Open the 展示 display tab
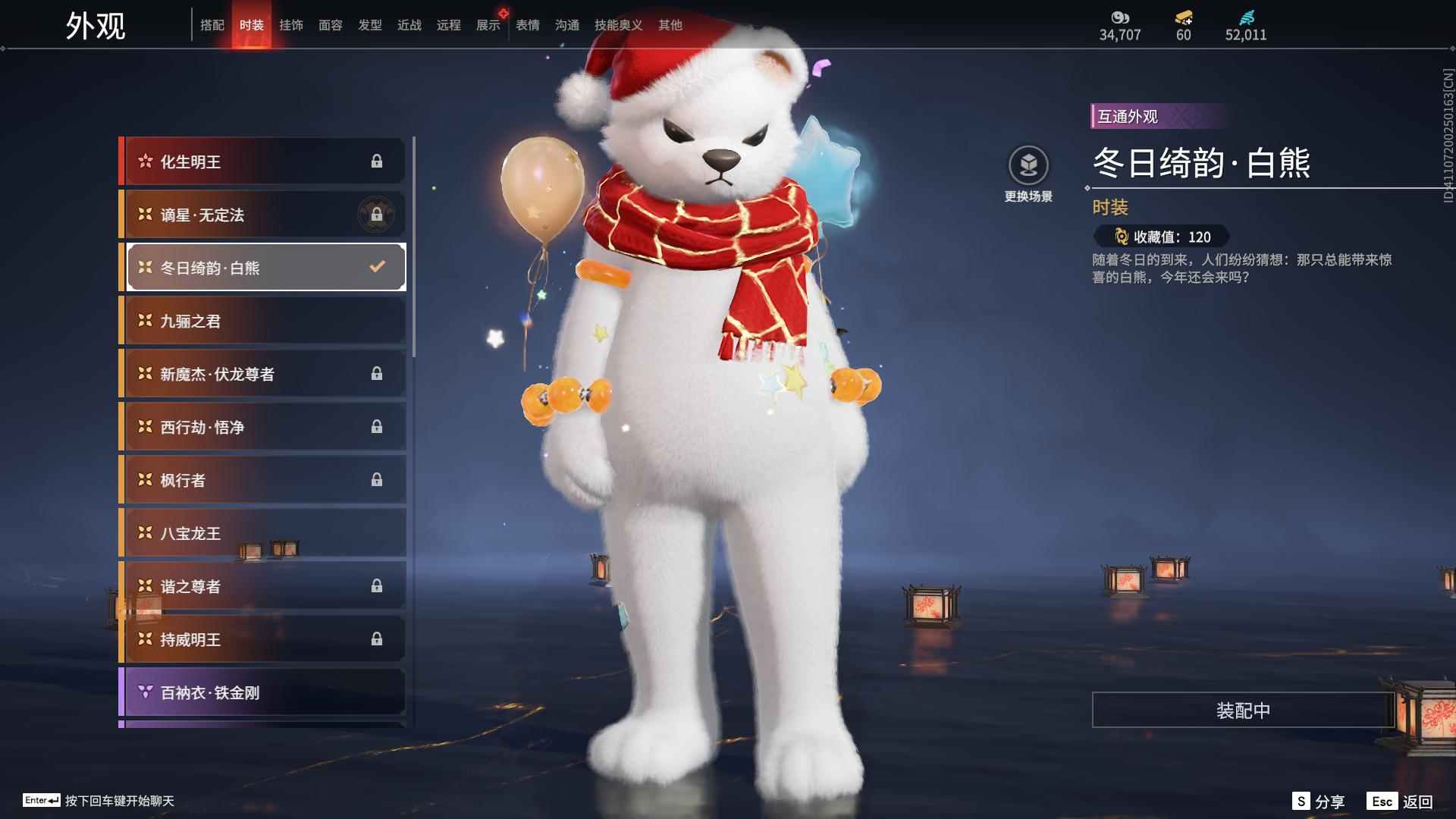Screen dimensions: 1456x819 [x=488, y=25]
